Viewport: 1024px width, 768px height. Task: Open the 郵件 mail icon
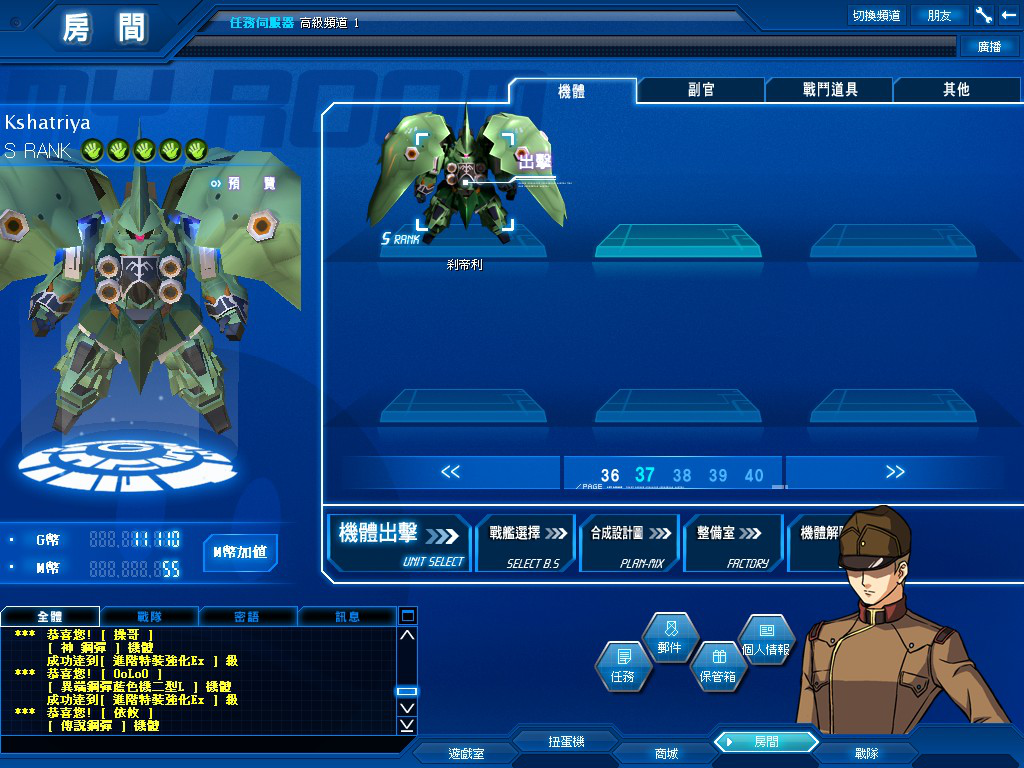point(670,638)
